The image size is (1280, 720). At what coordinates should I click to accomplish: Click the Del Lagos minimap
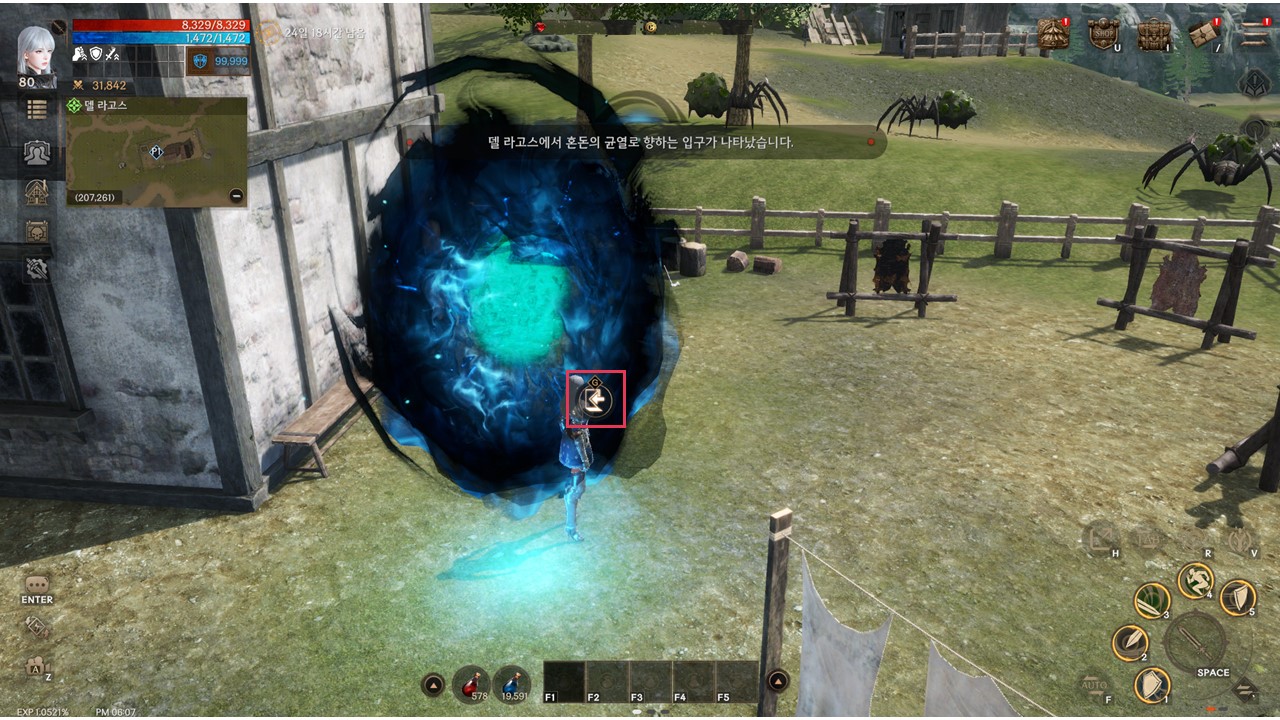pyautogui.click(x=157, y=151)
